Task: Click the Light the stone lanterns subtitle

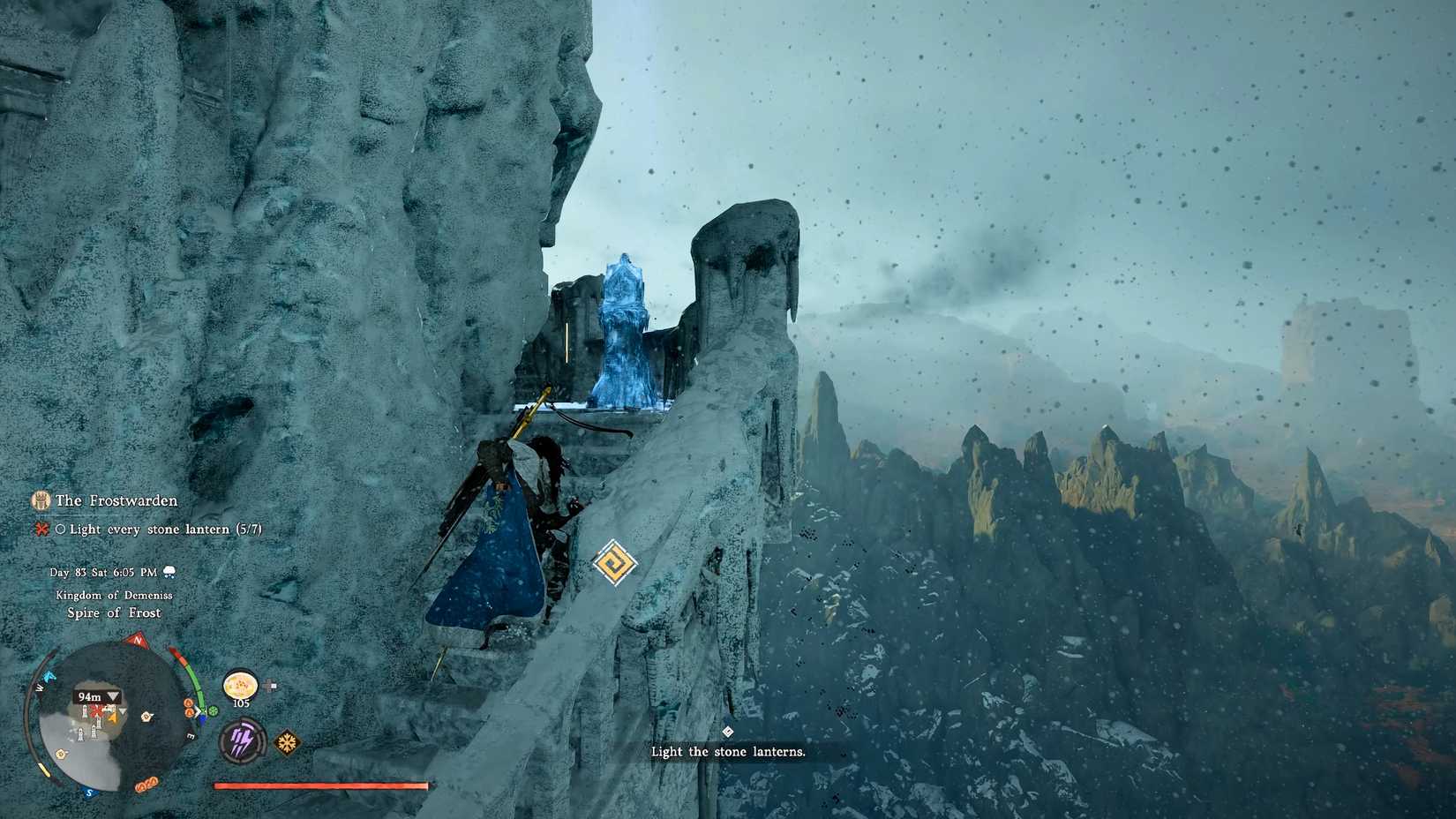Action: (728, 751)
